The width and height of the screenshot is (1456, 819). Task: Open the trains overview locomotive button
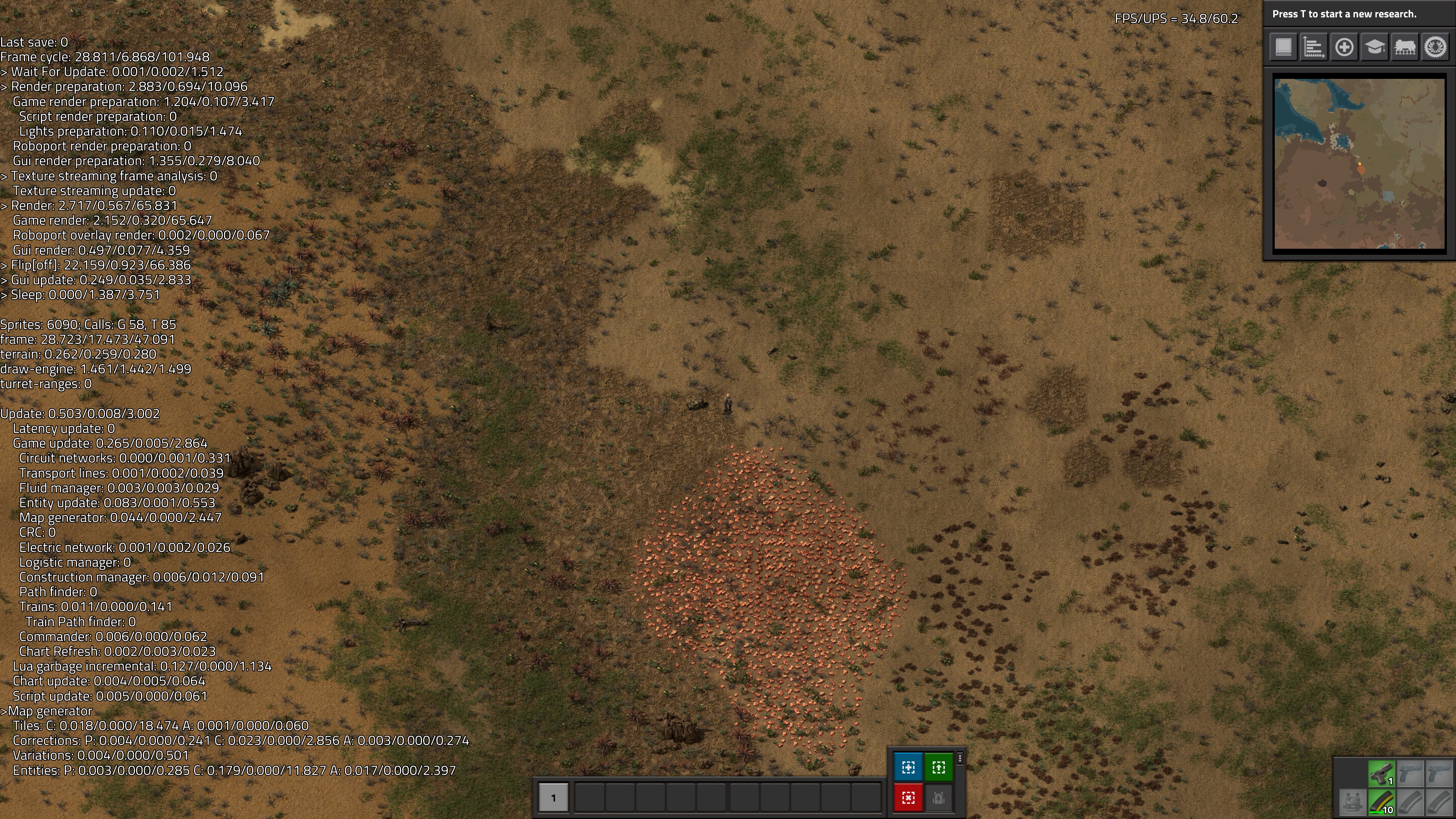1405,47
